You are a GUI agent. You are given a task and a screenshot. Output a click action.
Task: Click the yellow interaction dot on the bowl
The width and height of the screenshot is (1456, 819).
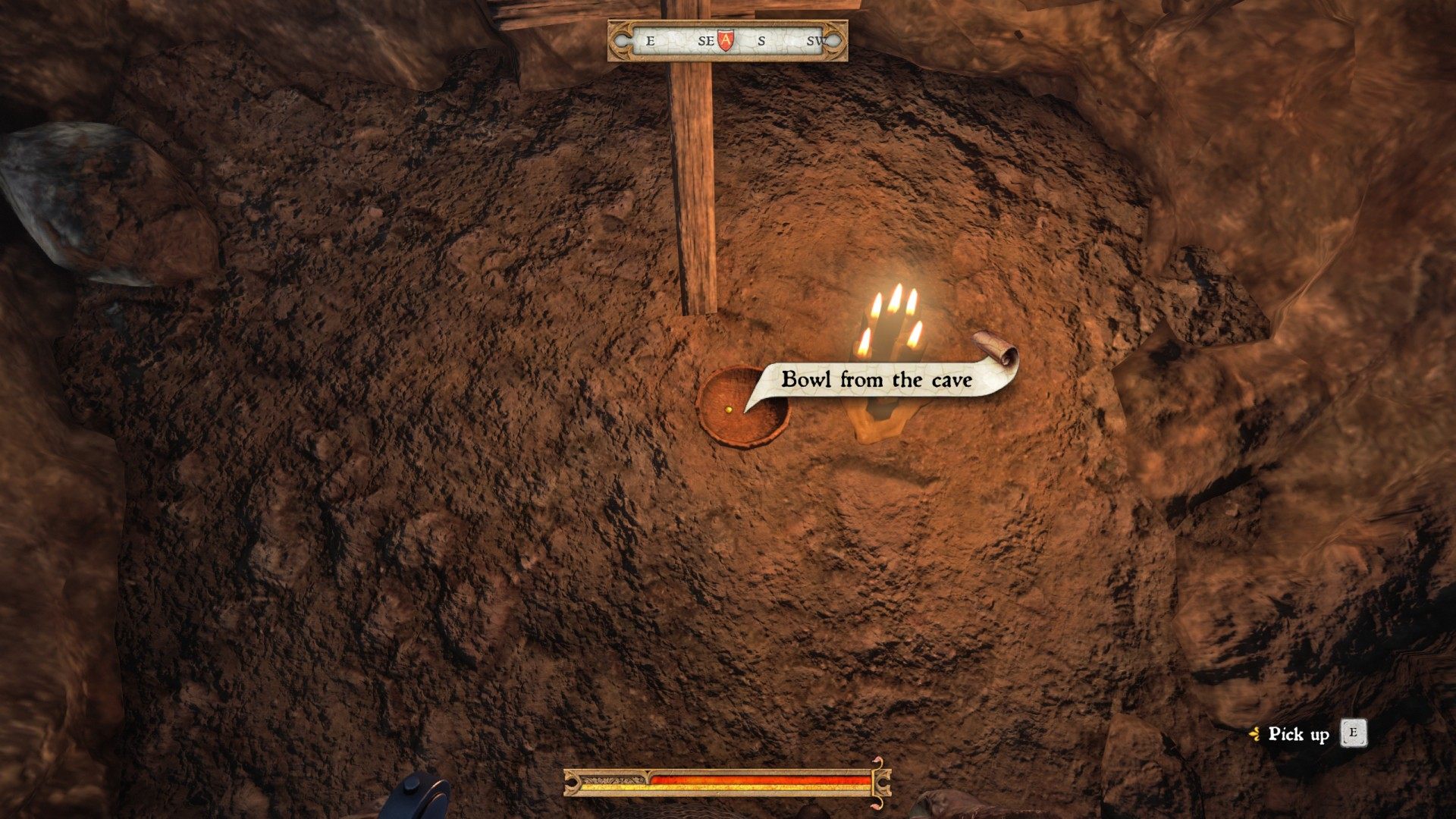[x=730, y=409]
